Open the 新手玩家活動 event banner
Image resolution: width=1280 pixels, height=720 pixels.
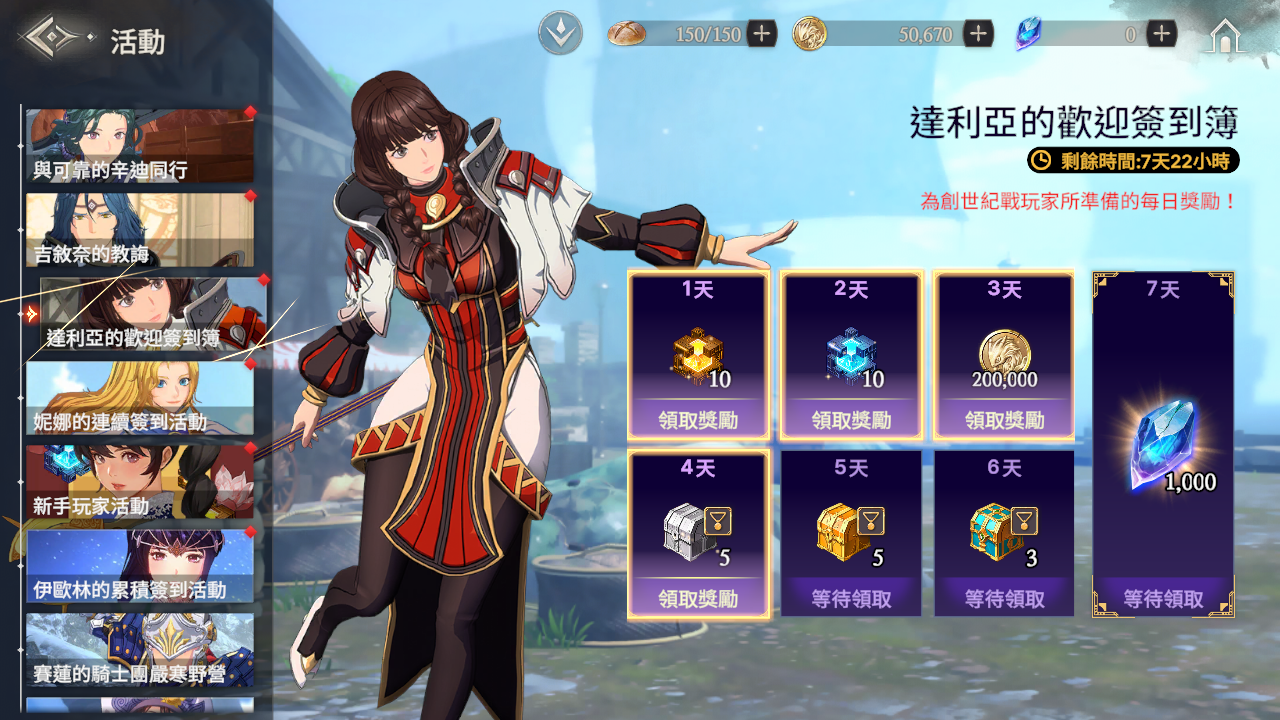click(139, 482)
